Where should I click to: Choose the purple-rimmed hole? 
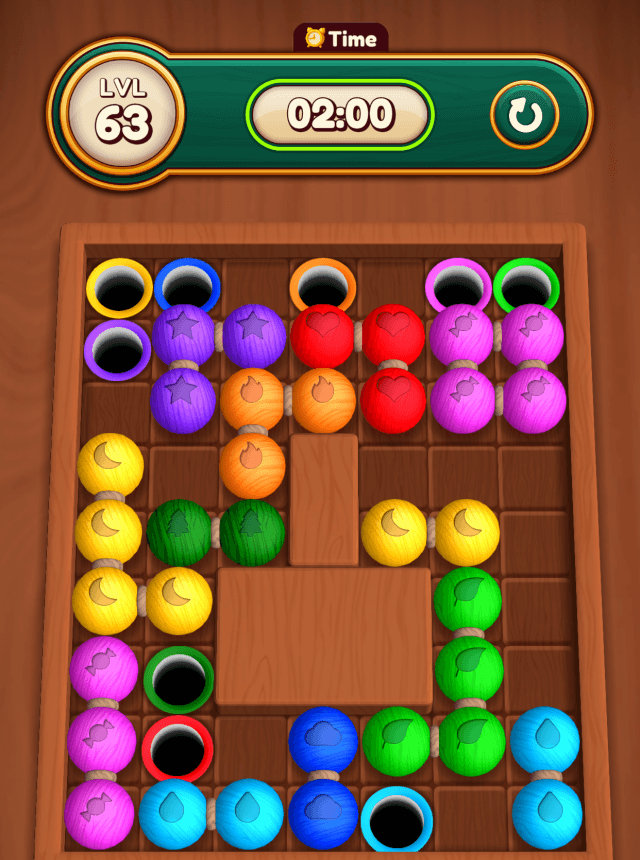coord(117,349)
